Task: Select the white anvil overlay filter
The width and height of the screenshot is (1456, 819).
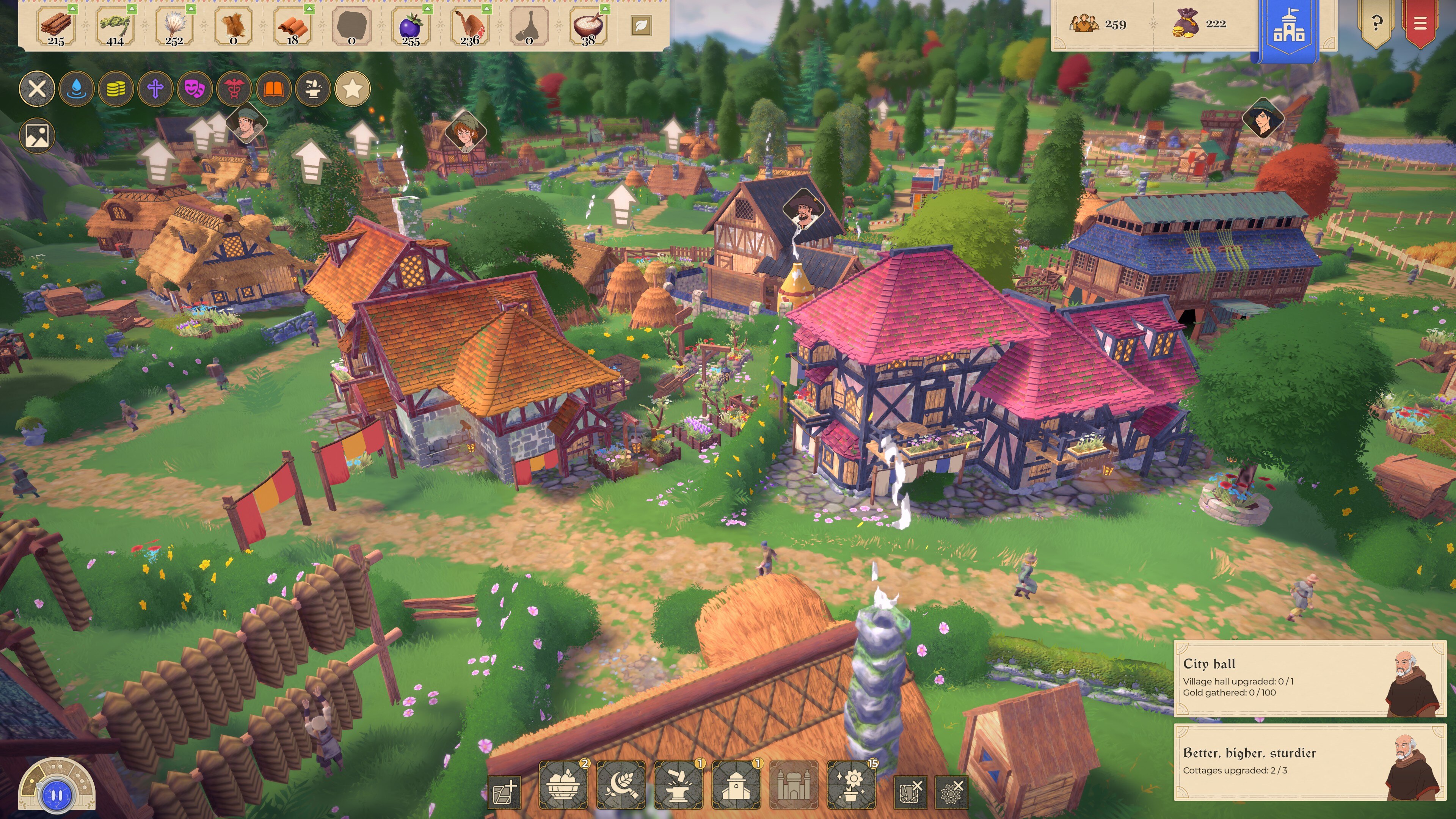Action: click(x=313, y=89)
